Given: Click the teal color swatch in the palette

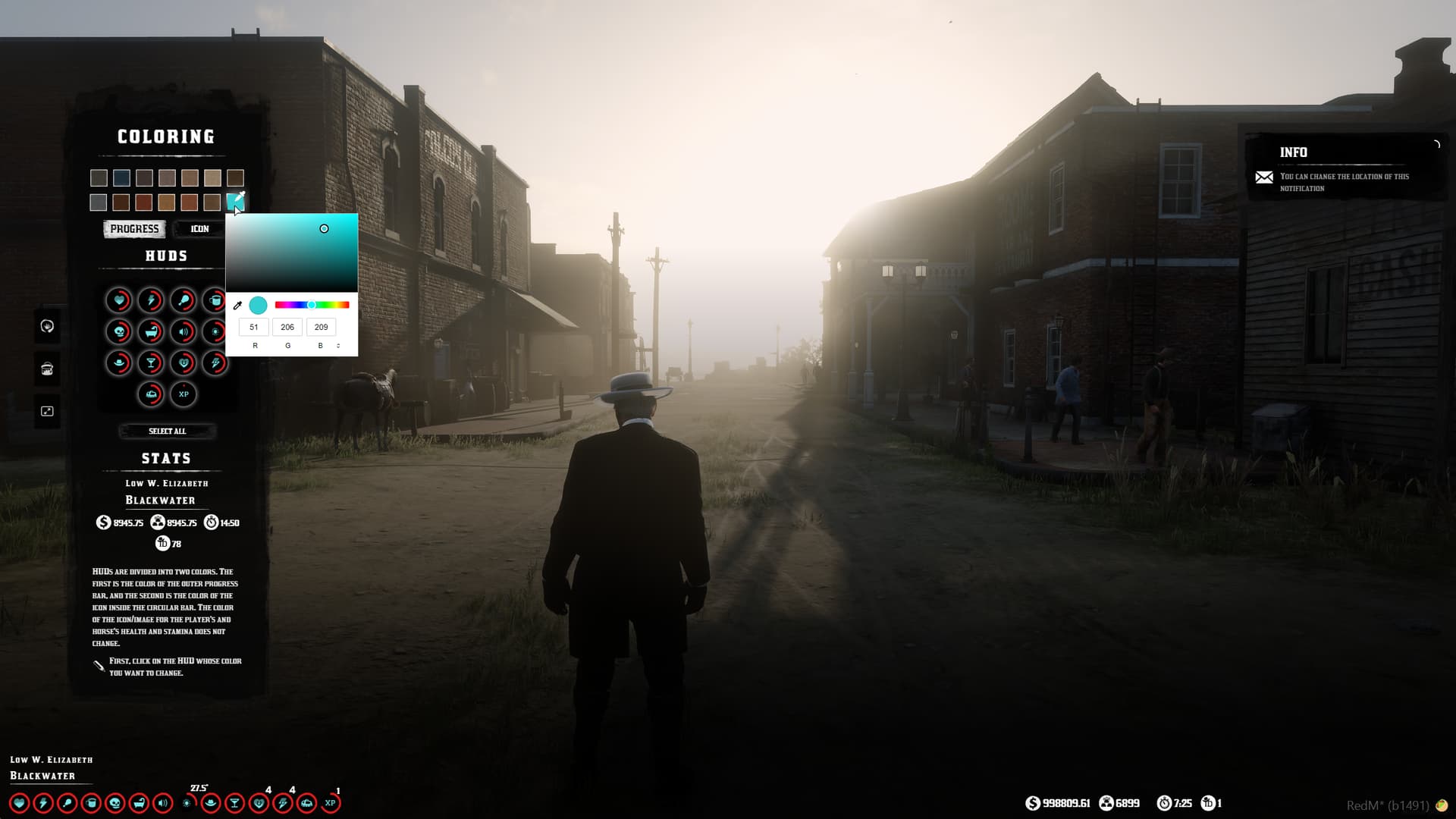Looking at the screenshot, I should coord(236,201).
